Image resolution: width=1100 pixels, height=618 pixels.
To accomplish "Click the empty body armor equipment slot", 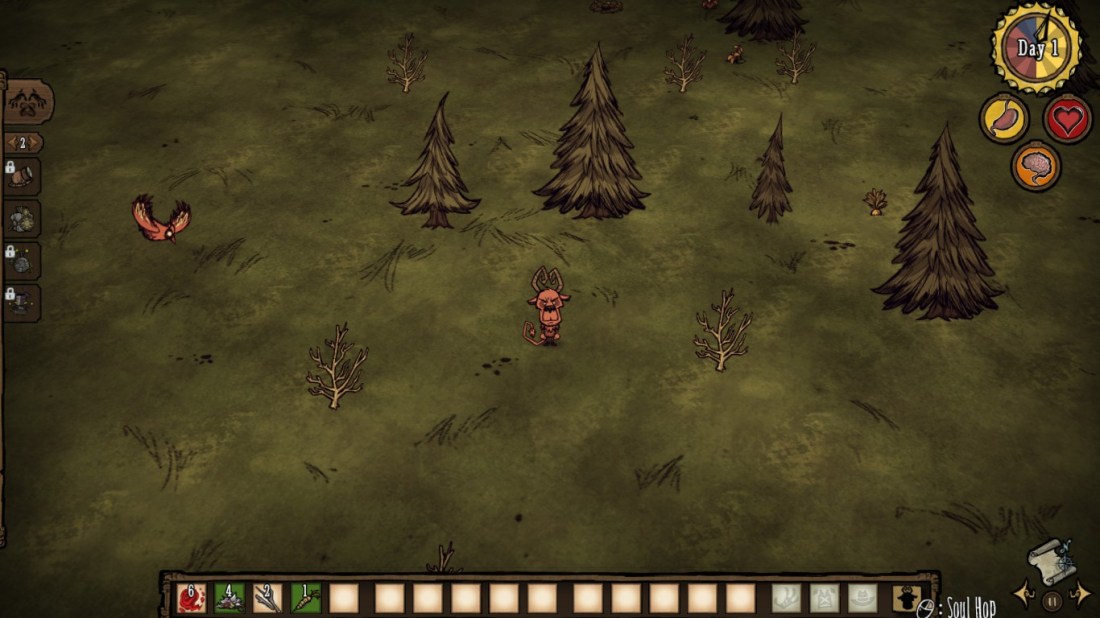I will [x=824, y=598].
